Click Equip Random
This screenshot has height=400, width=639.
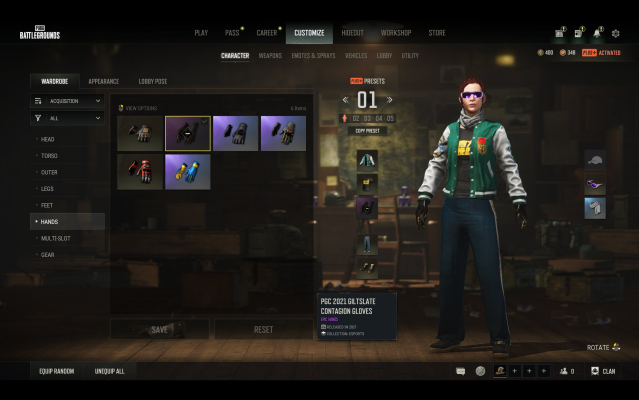(57, 371)
